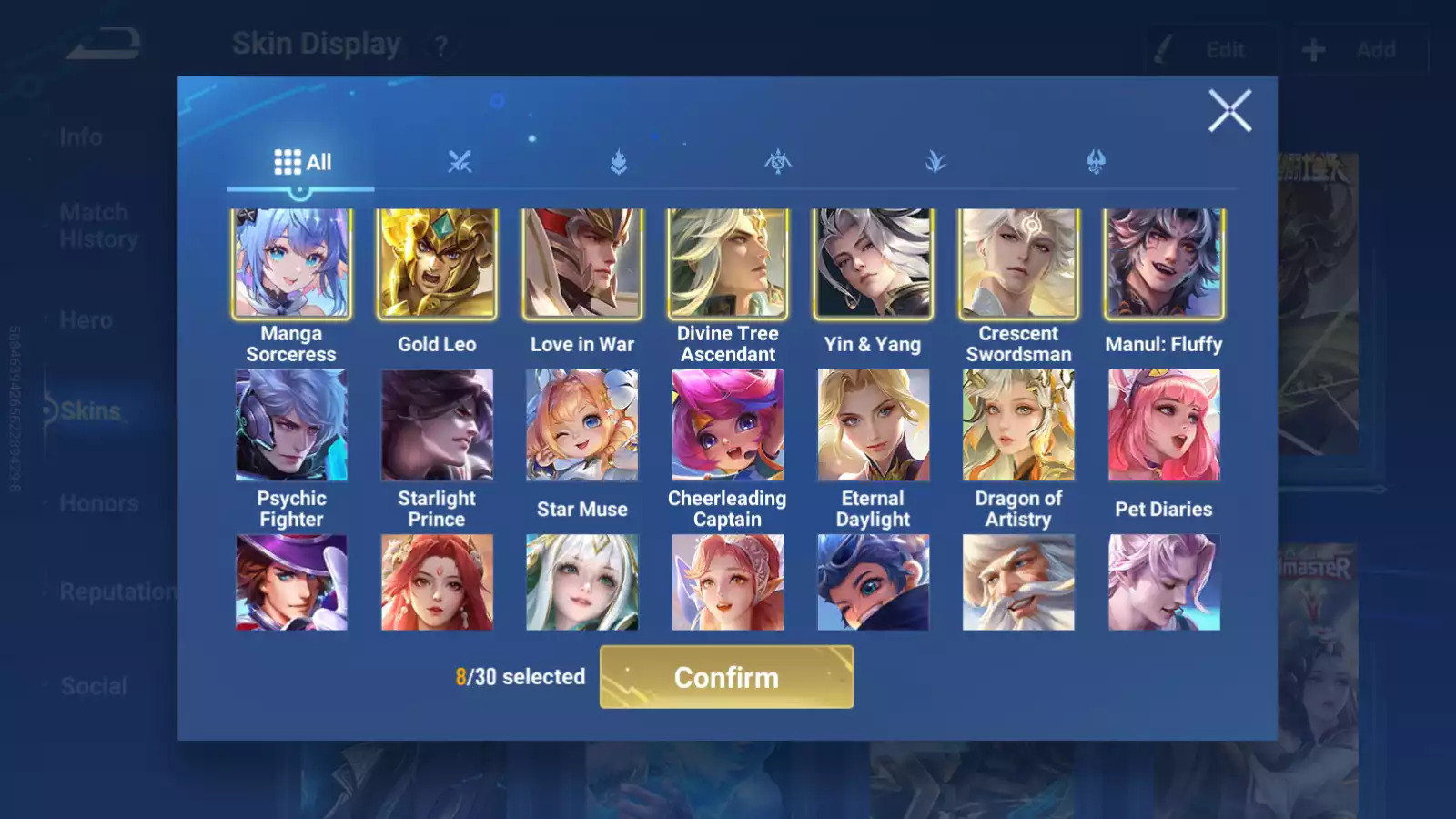Select the purple top hat character skin

[x=291, y=582]
